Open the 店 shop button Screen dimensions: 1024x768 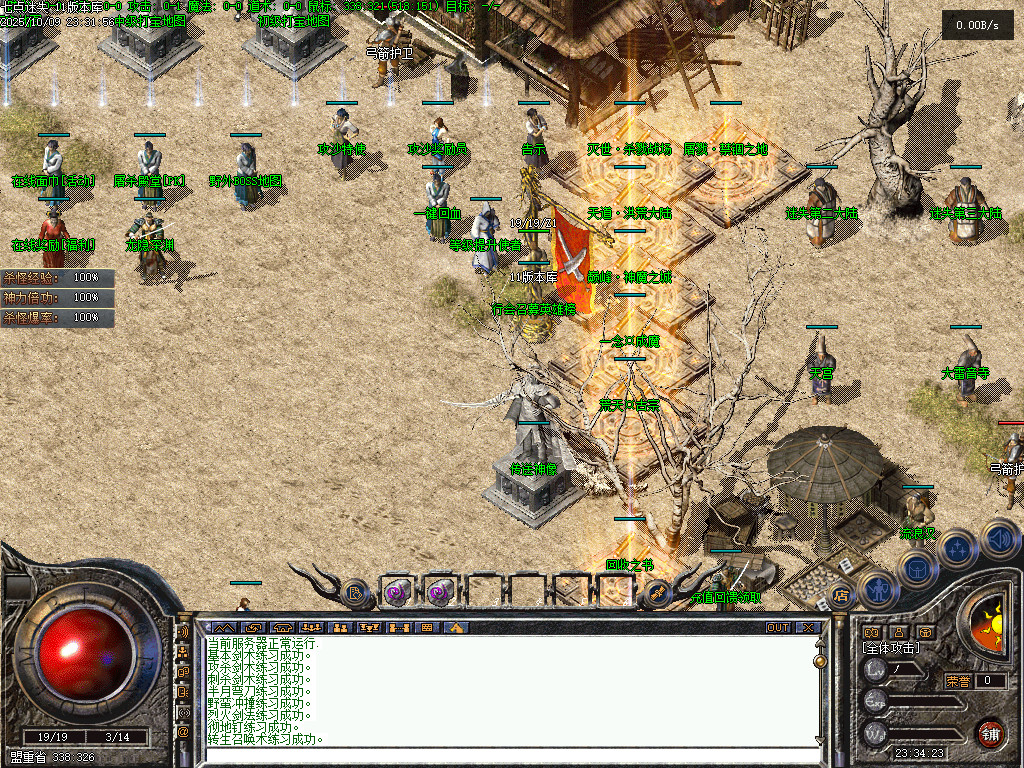pyautogui.click(x=842, y=595)
